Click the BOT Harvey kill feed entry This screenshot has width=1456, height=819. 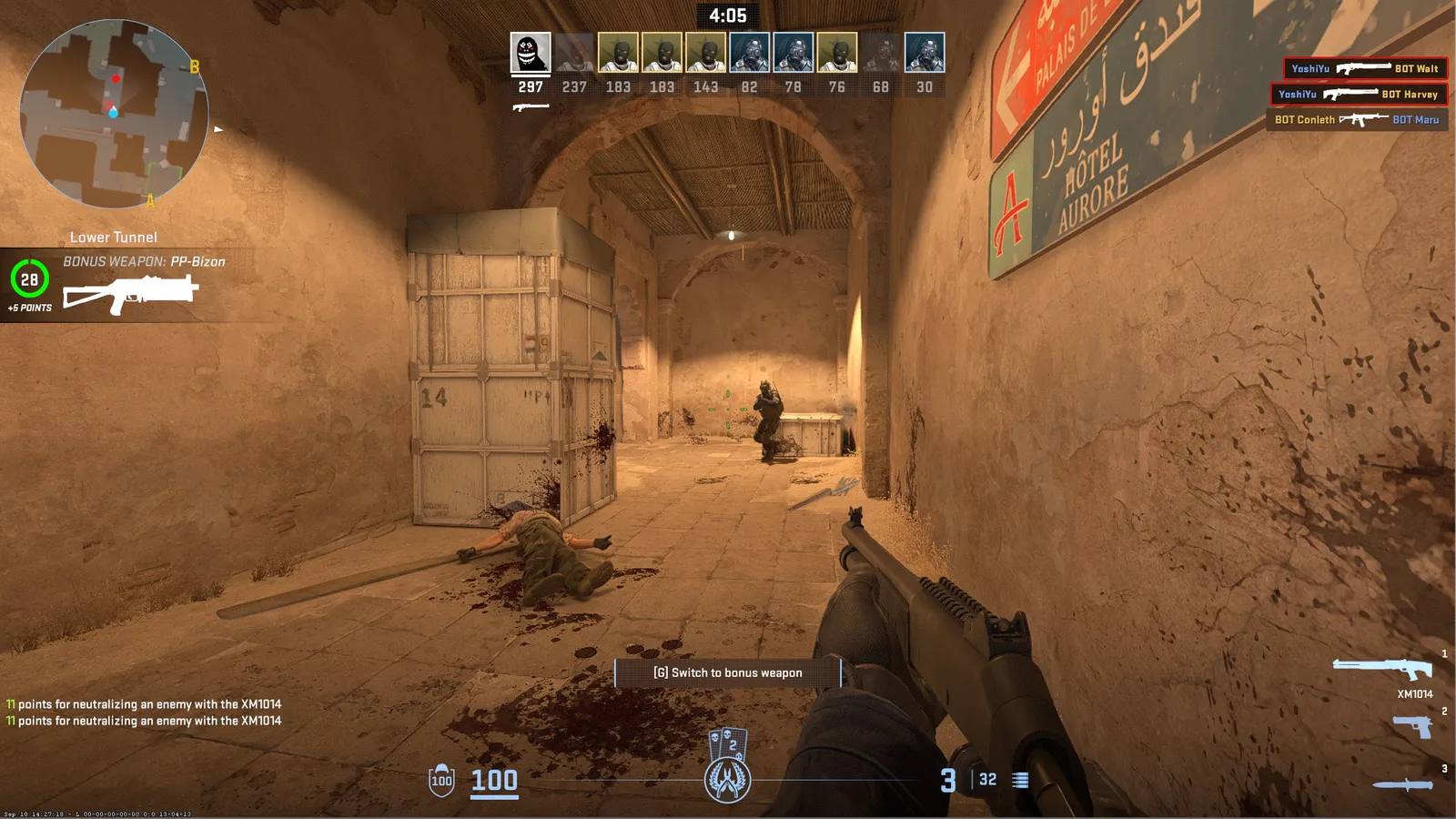[x=1358, y=94]
